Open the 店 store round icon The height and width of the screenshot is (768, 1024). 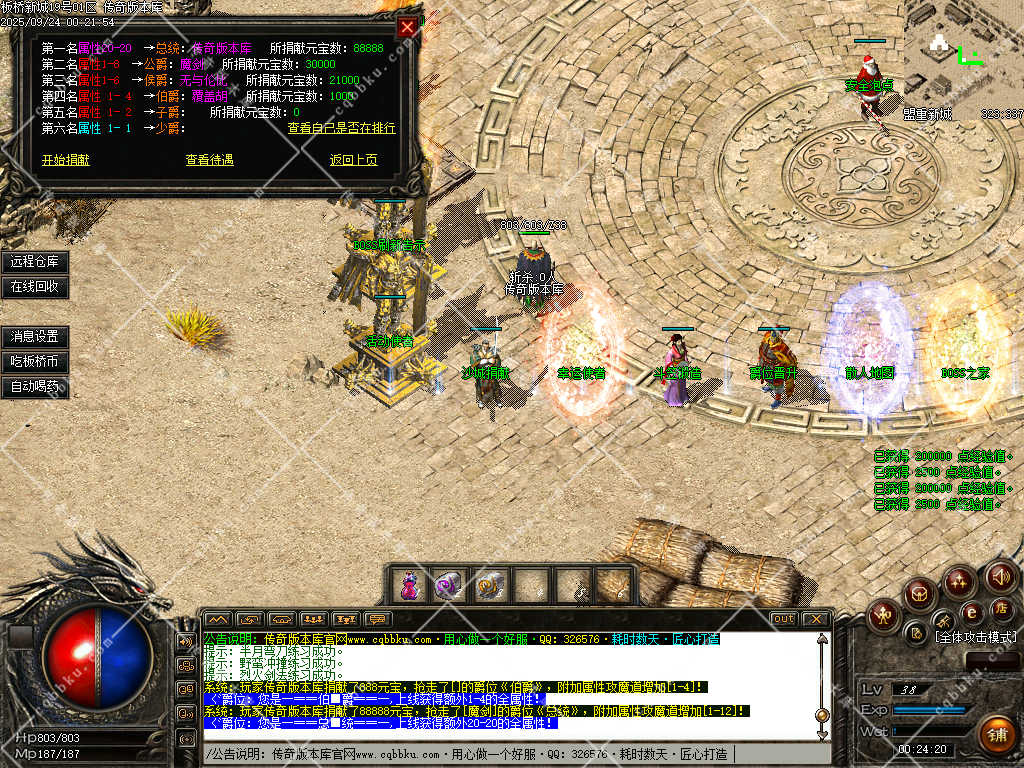pos(999,609)
